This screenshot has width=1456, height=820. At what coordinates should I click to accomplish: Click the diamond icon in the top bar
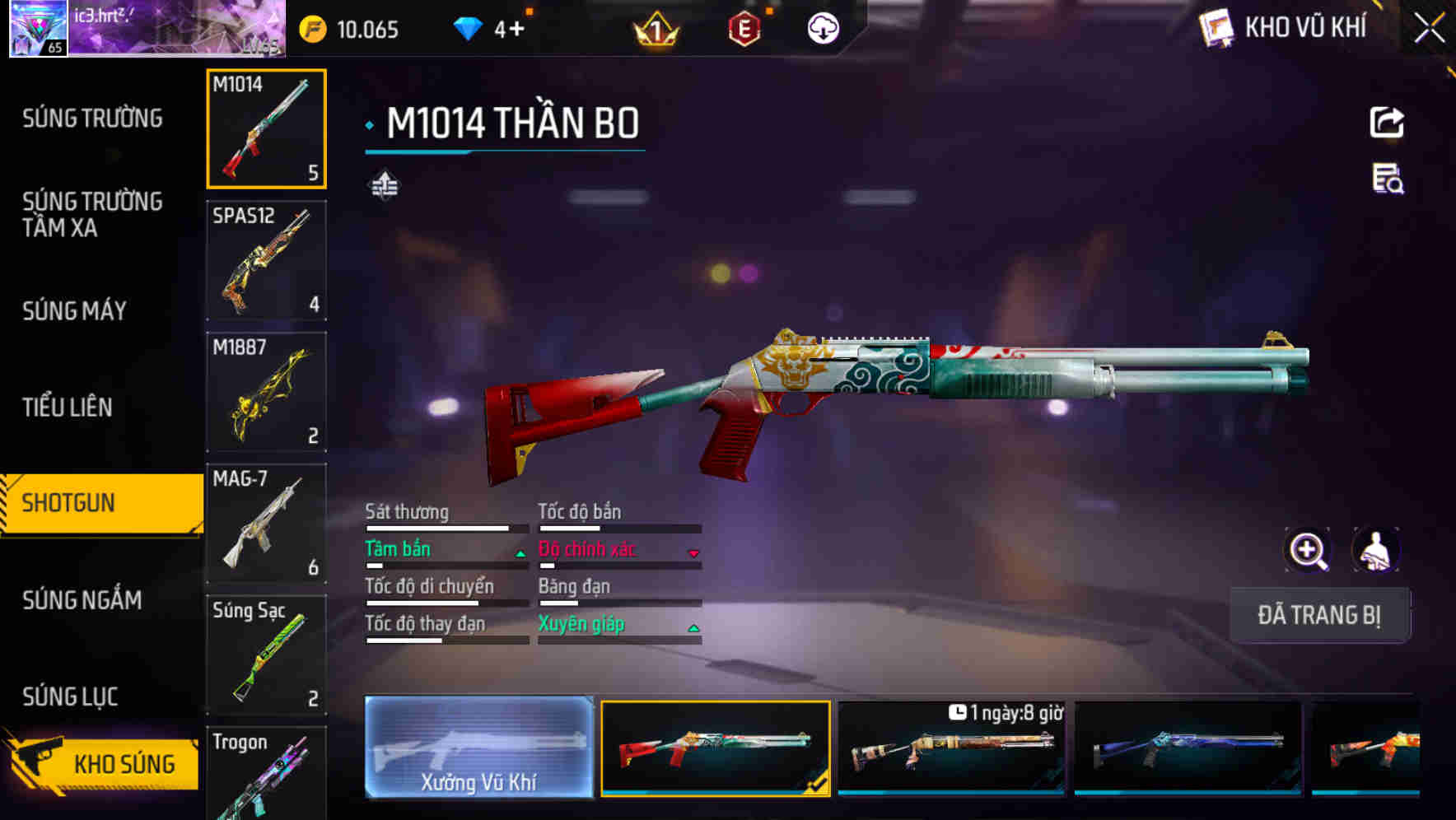(469, 29)
